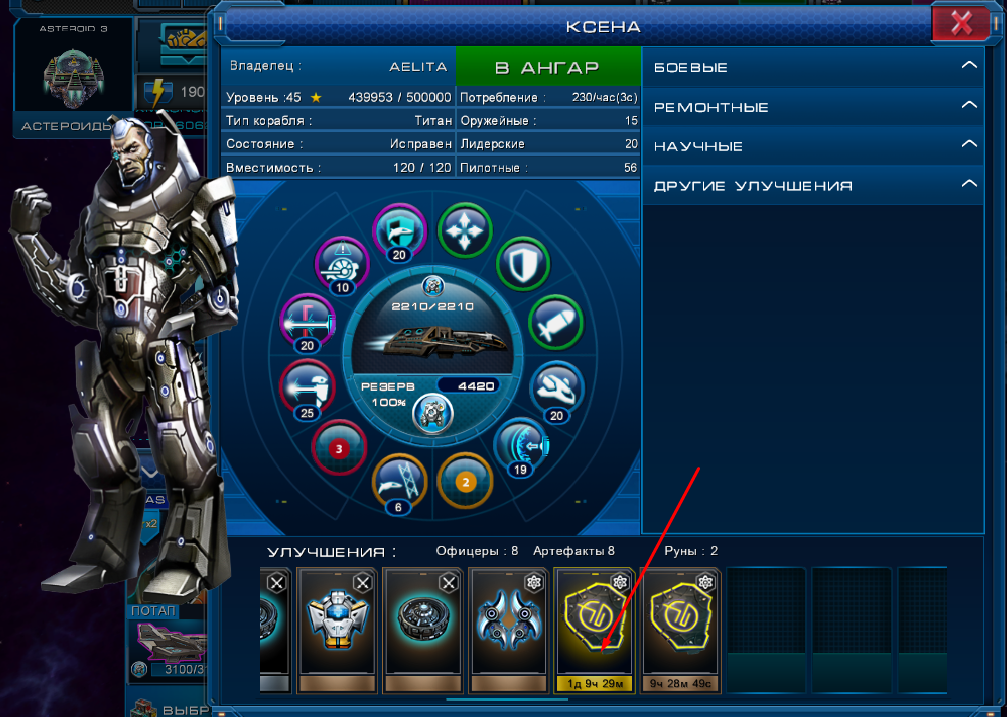This screenshot has width=1007, height=717.
Task: Select the four-arrows movement module slot
Action: point(465,229)
